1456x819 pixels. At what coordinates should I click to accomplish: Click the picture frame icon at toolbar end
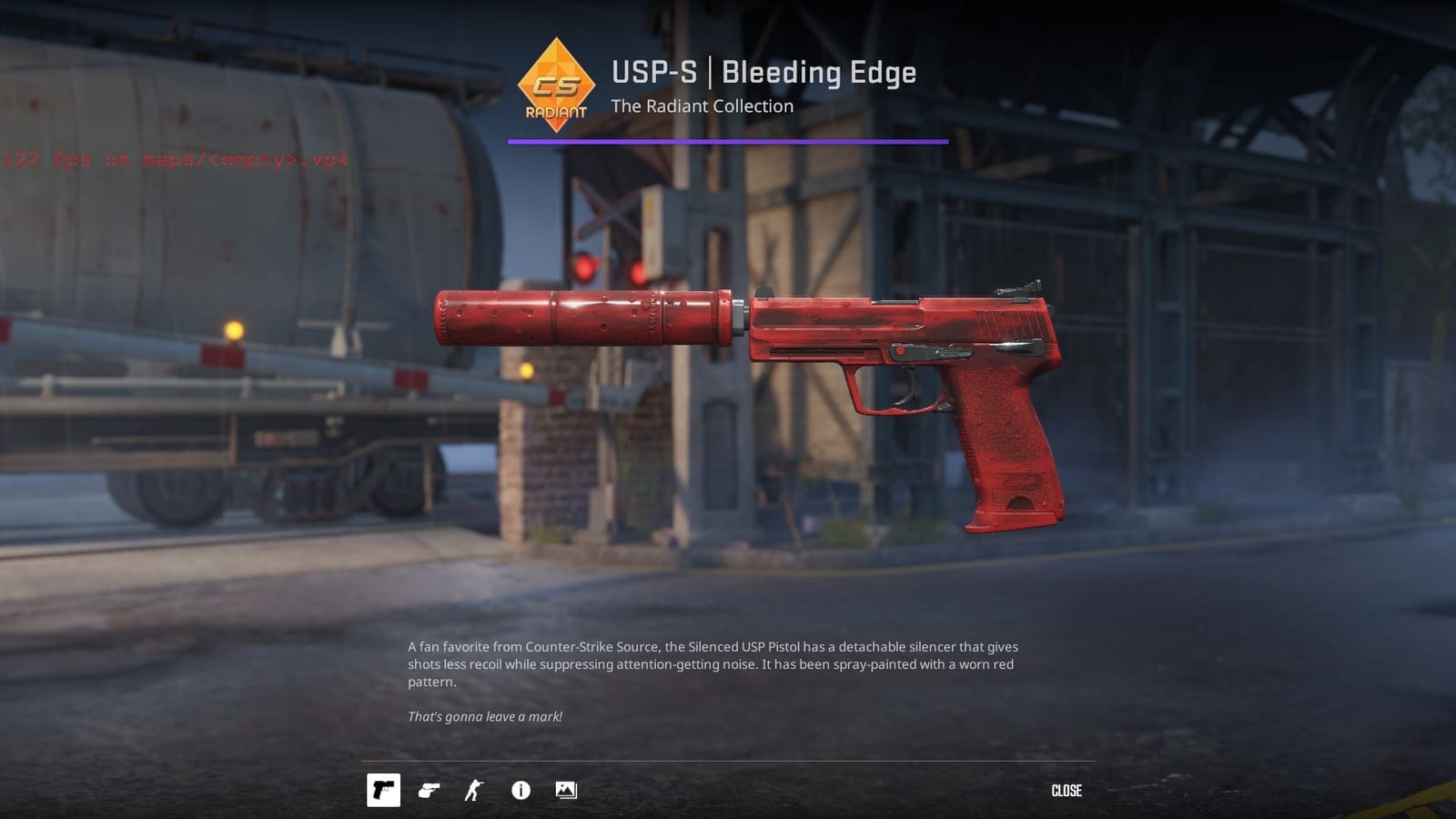(566, 791)
